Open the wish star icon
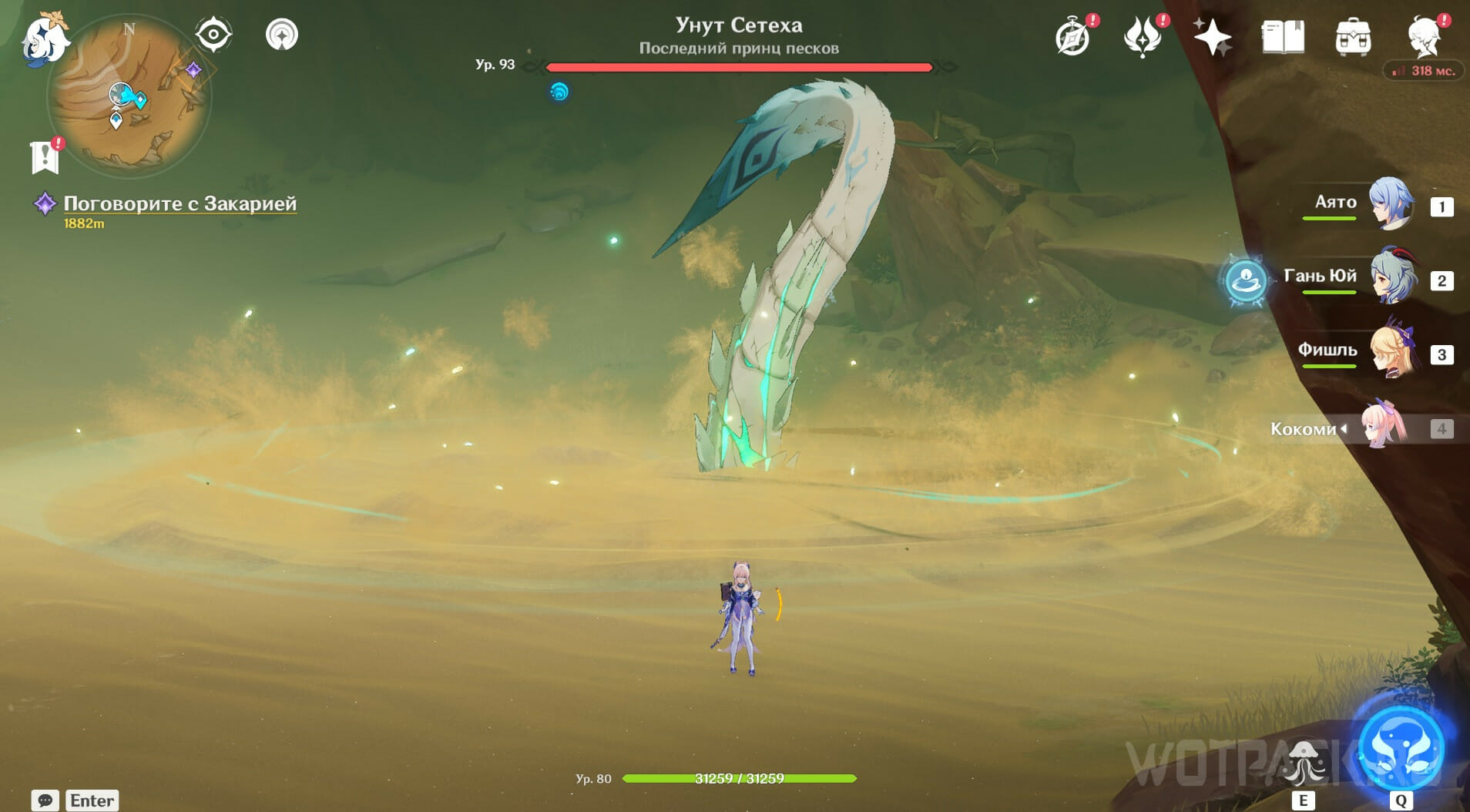The height and width of the screenshot is (812, 1470). (x=1212, y=37)
